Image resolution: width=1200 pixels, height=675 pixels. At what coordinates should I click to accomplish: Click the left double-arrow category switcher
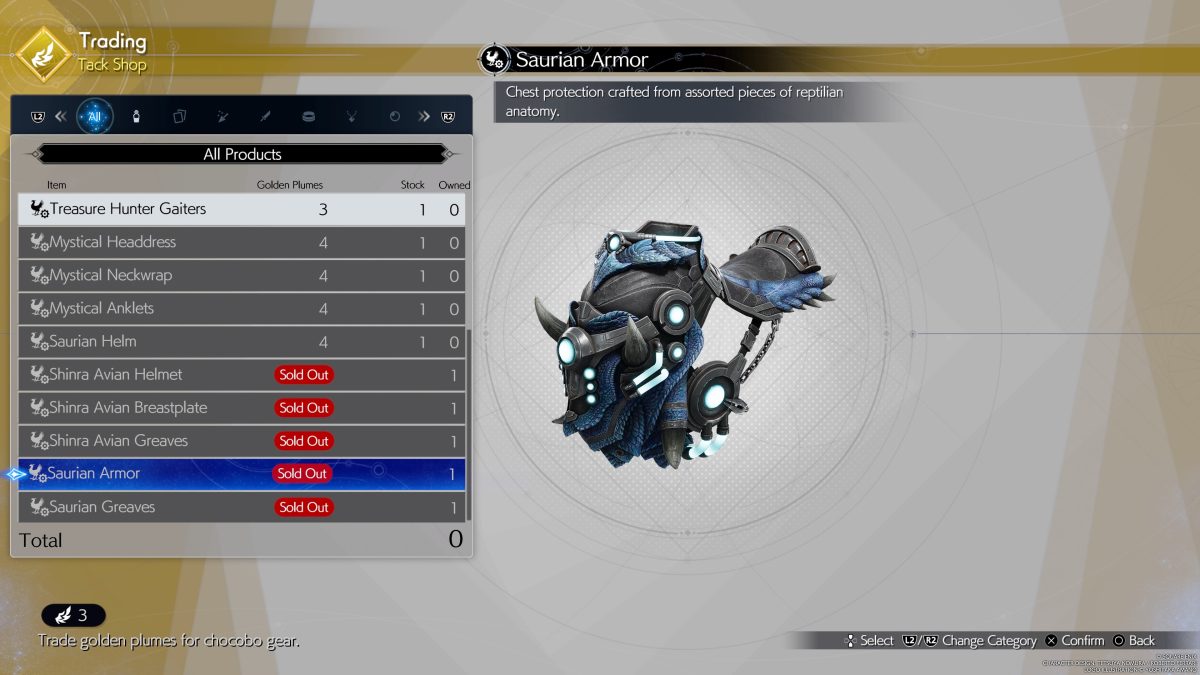pyautogui.click(x=61, y=116)
